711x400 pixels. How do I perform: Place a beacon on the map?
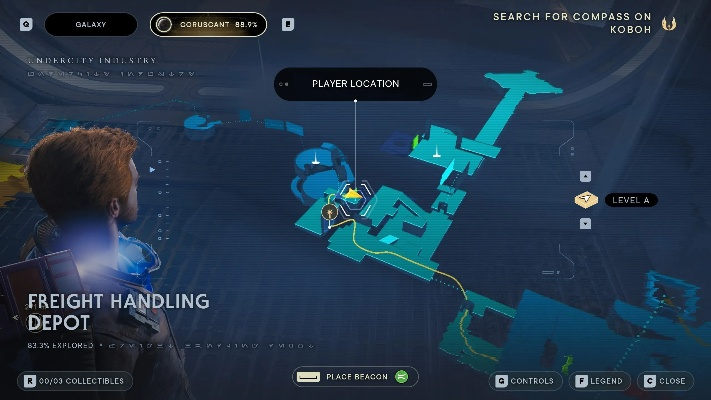pos(355,377)
